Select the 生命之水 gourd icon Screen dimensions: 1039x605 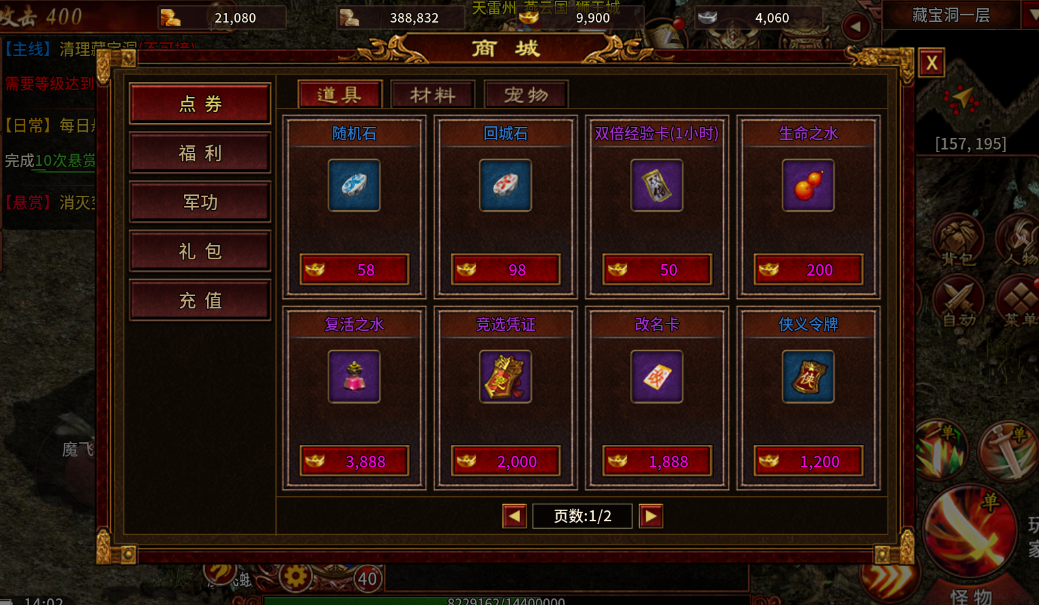tap(808, 185)
